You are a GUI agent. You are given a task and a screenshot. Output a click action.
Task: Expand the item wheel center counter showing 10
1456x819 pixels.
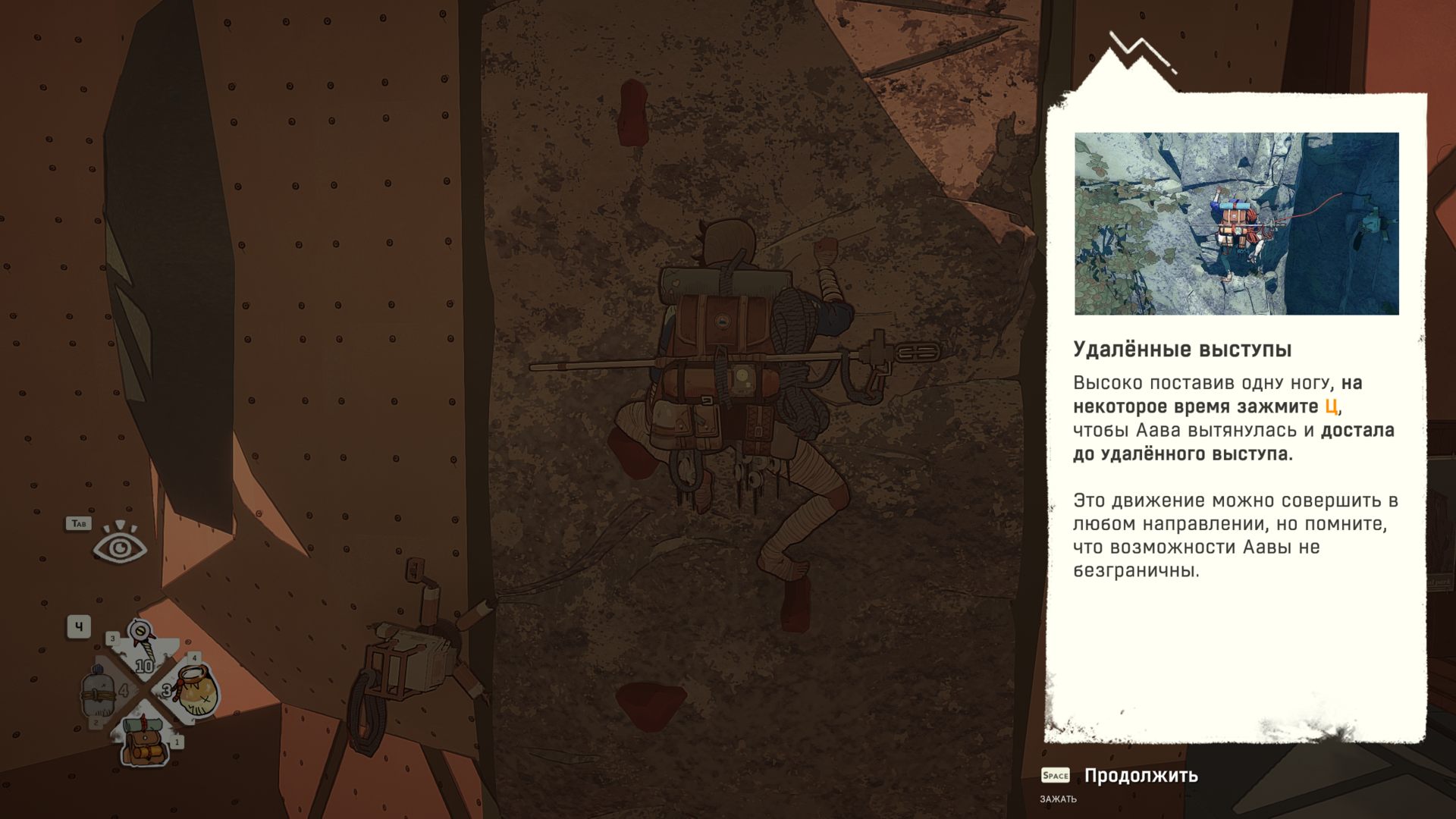tap(144, 666)
